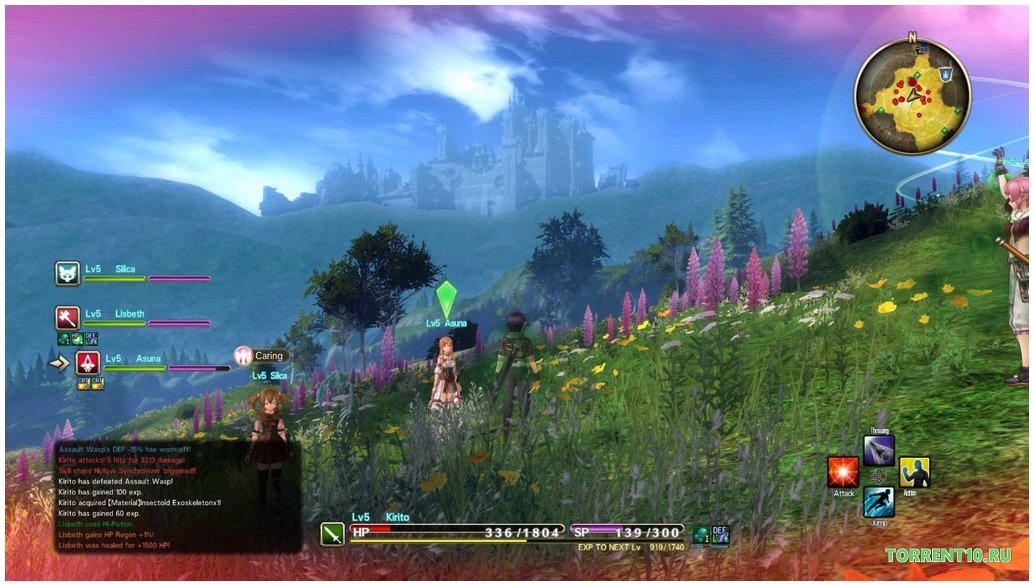1034x586 pixels.
Task: Visit the torrent10.ru watermark link
Action: (948, 555)
